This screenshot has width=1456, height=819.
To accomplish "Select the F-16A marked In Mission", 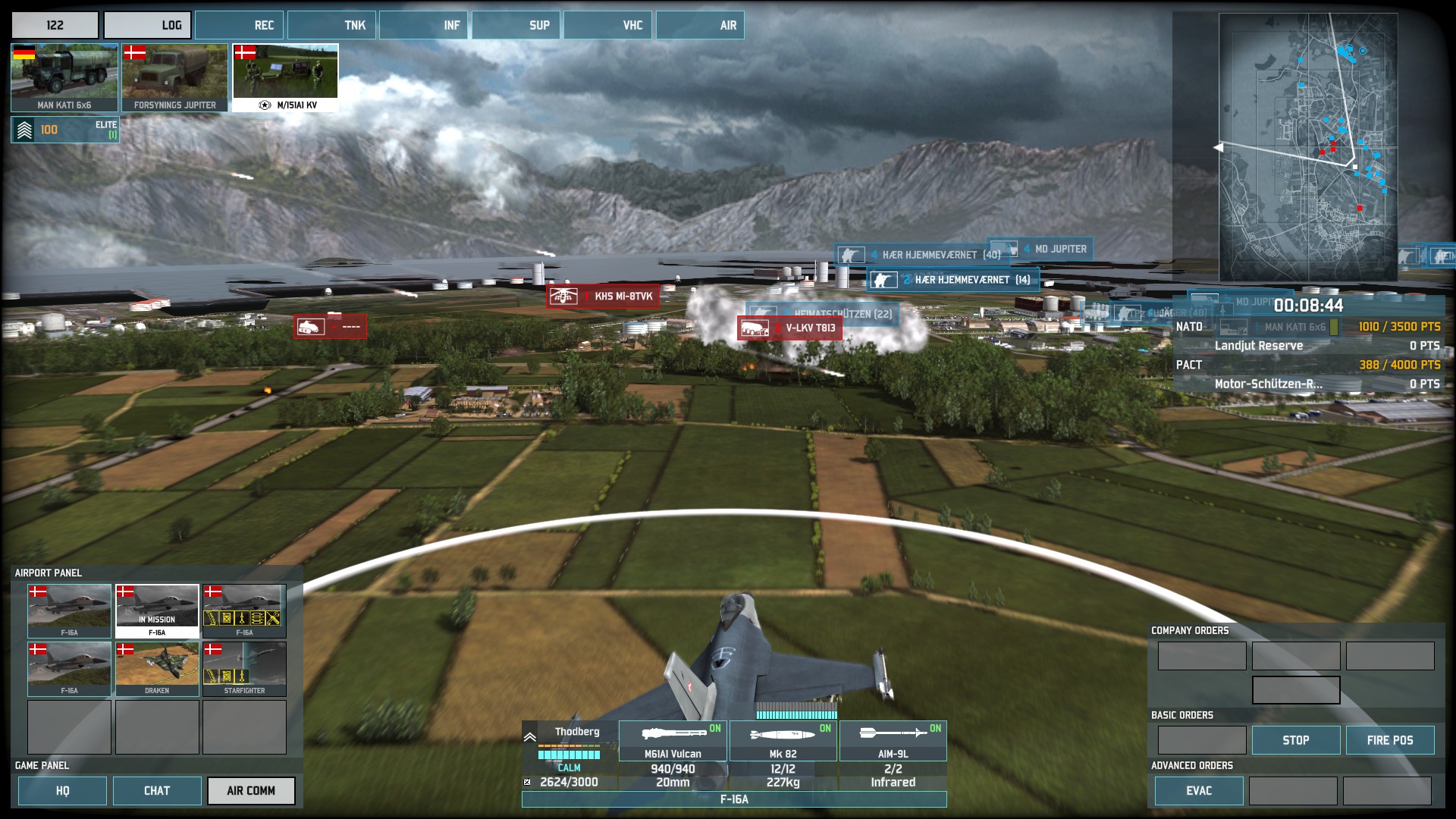I will 157,610.
